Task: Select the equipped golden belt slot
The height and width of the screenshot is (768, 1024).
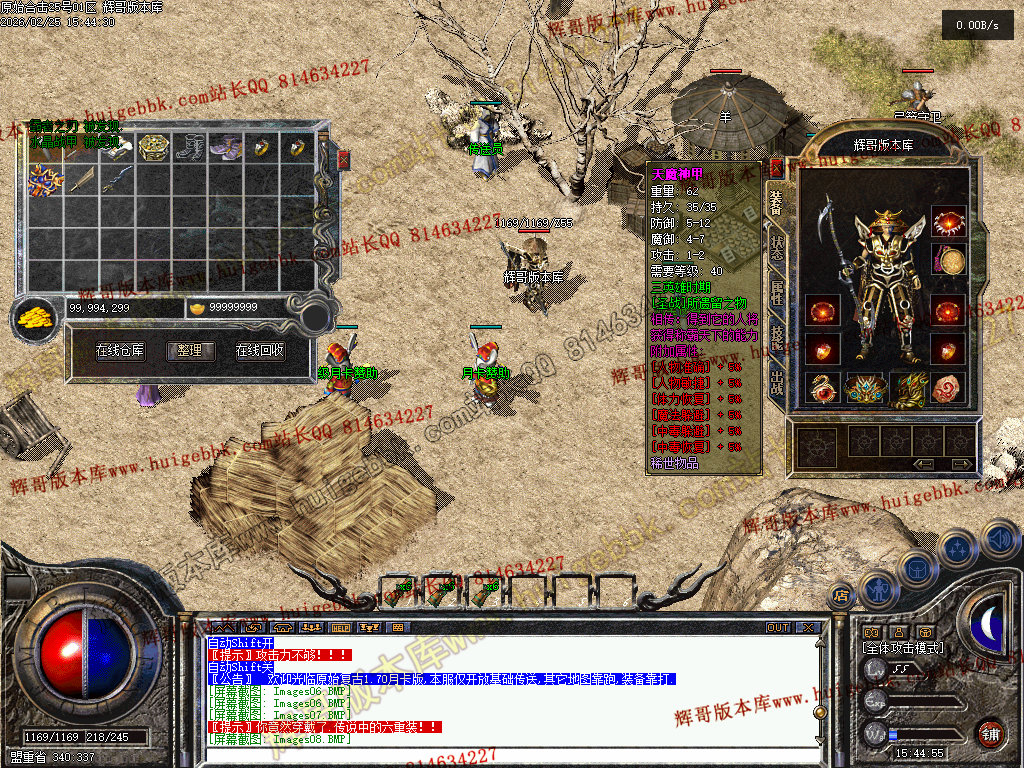Action: point(863,388)
